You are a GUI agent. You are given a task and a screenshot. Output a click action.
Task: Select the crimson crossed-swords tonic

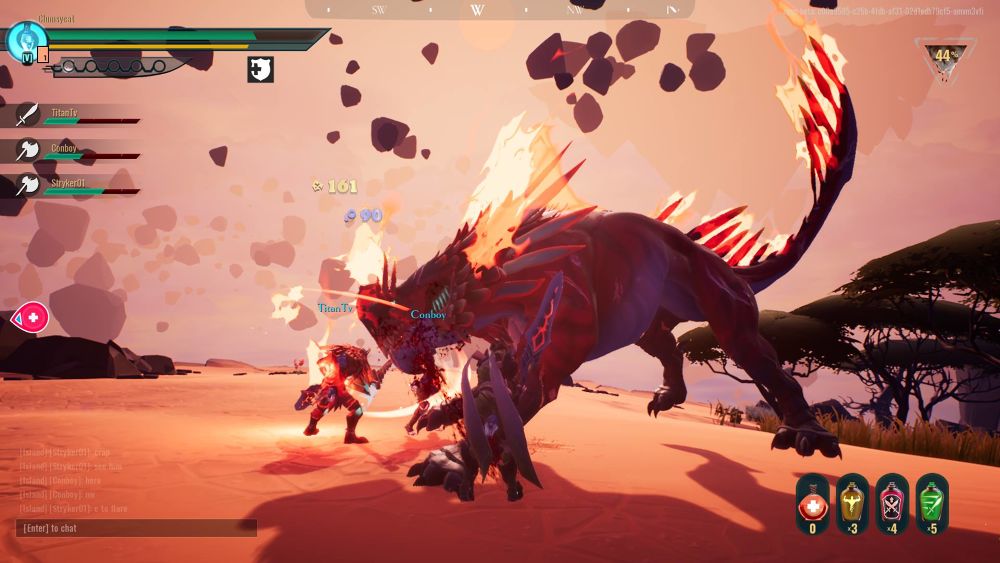pos(892,502)
